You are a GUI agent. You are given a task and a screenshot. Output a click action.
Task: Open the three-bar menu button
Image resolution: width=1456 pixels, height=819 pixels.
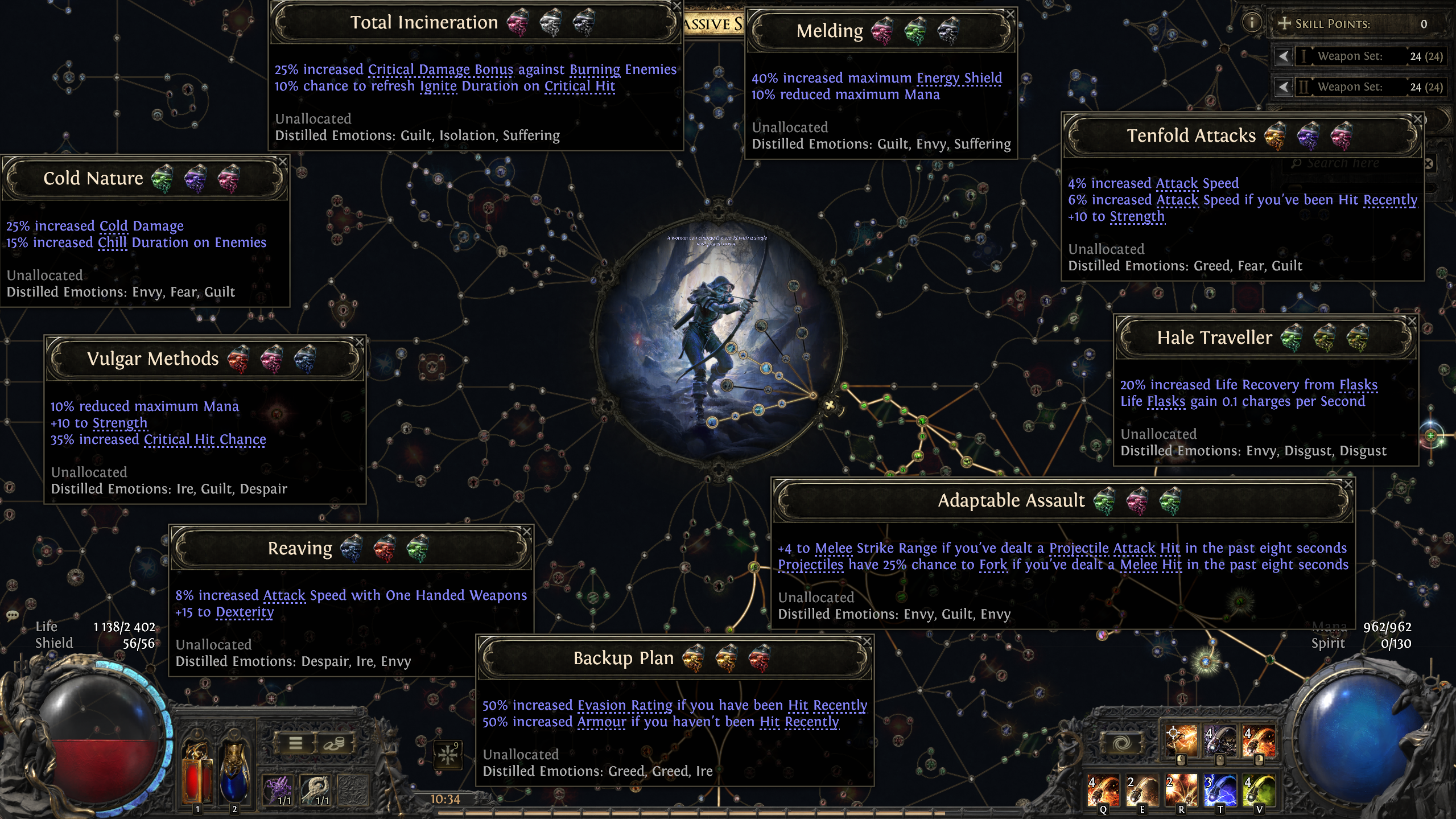coord(295,743)
